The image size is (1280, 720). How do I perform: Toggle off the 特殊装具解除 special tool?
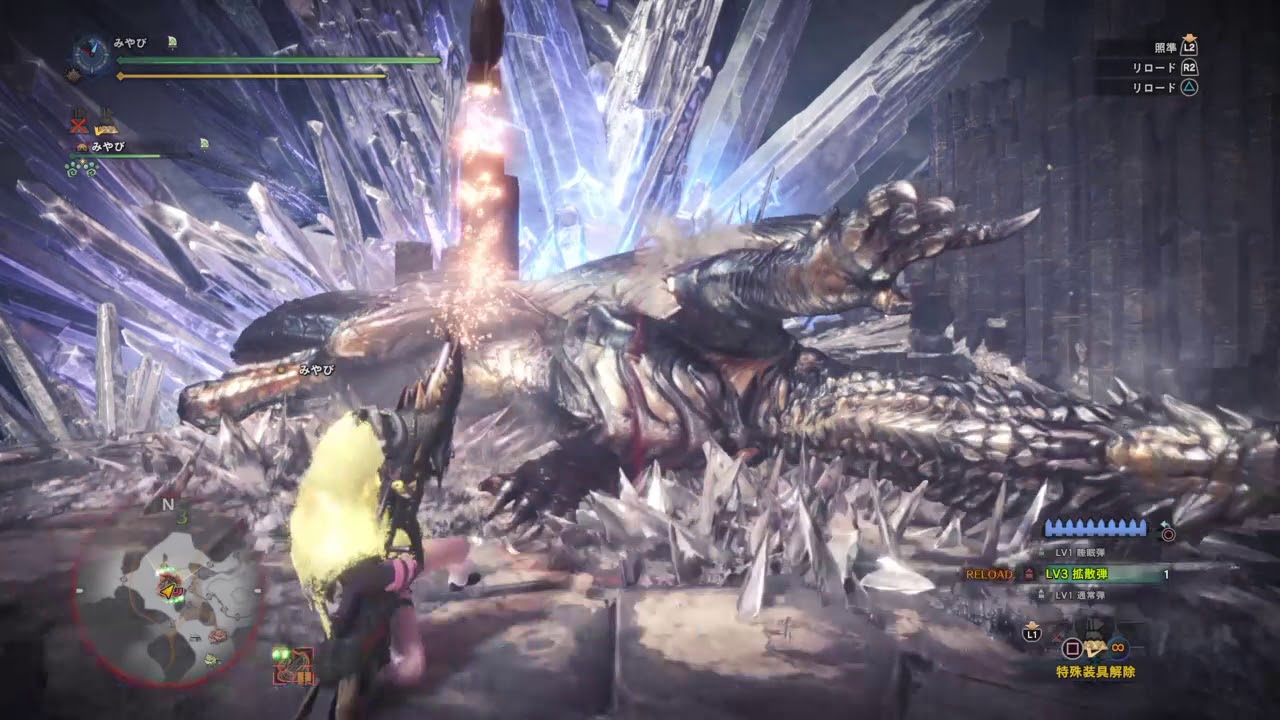1097,670
